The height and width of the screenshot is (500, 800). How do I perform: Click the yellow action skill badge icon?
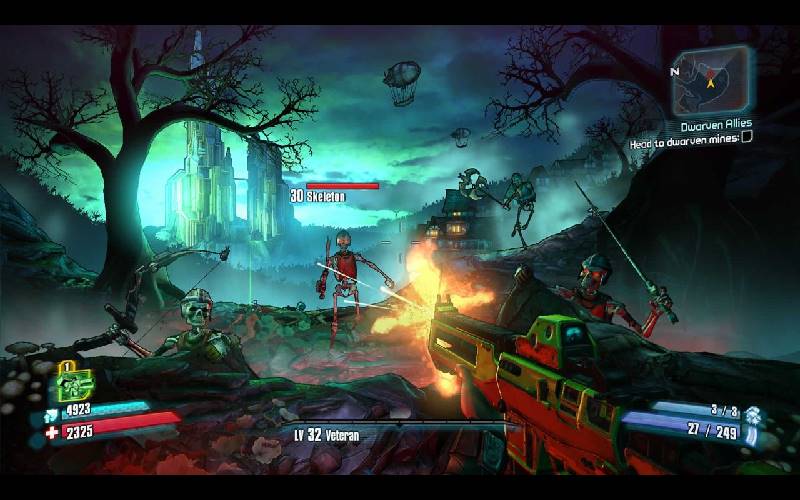[x=74, y=381]
